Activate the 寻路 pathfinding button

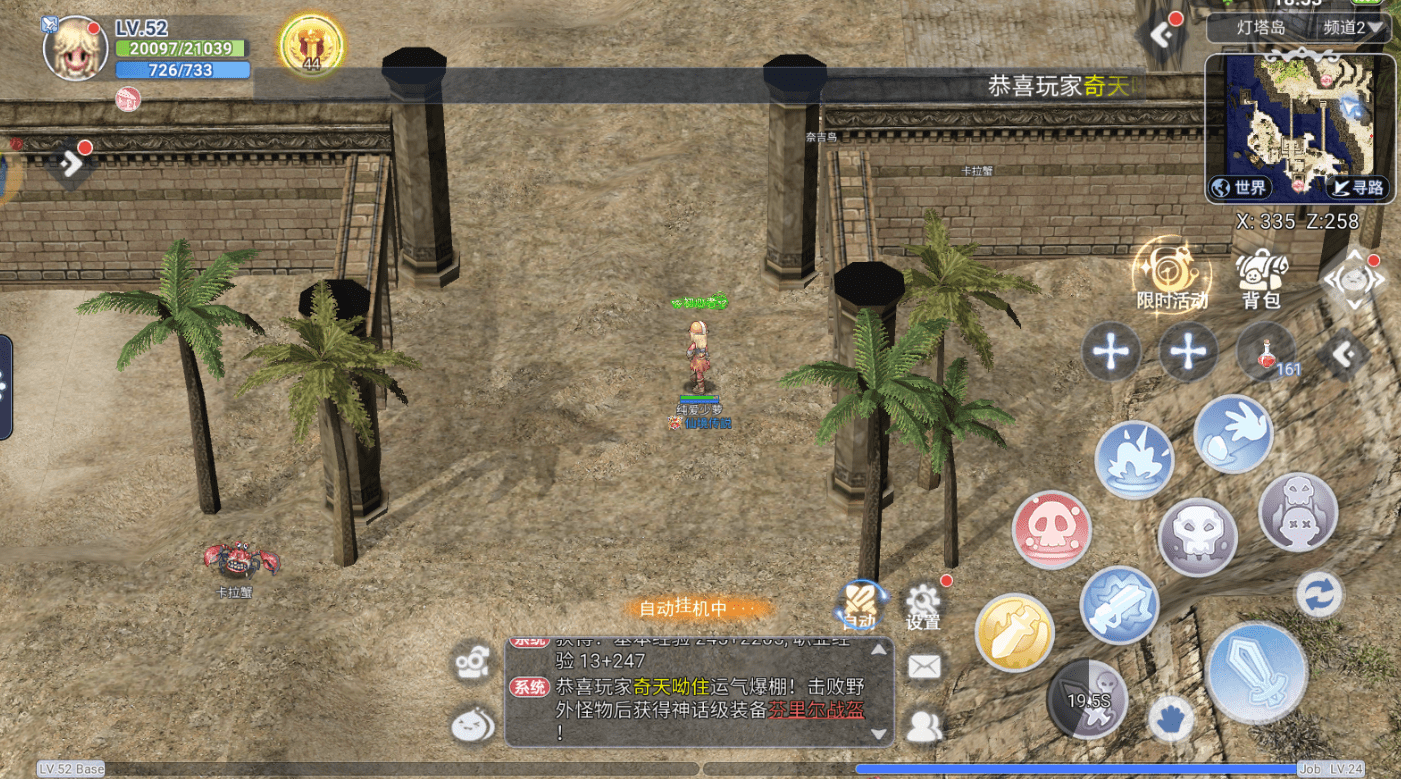(x=1358, y=187)
